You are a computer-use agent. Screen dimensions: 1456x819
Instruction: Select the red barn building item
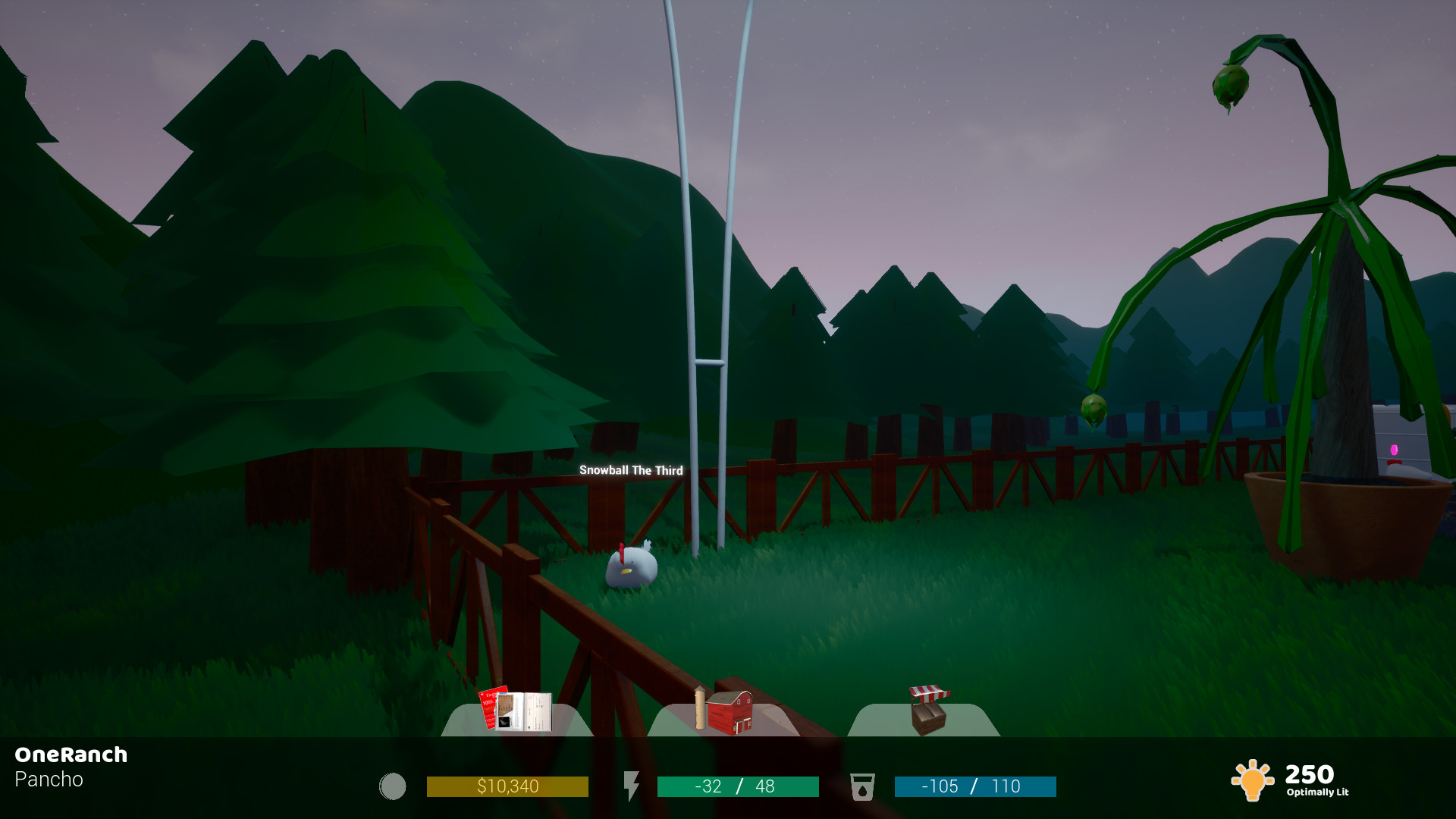click(x=730, y=713)
